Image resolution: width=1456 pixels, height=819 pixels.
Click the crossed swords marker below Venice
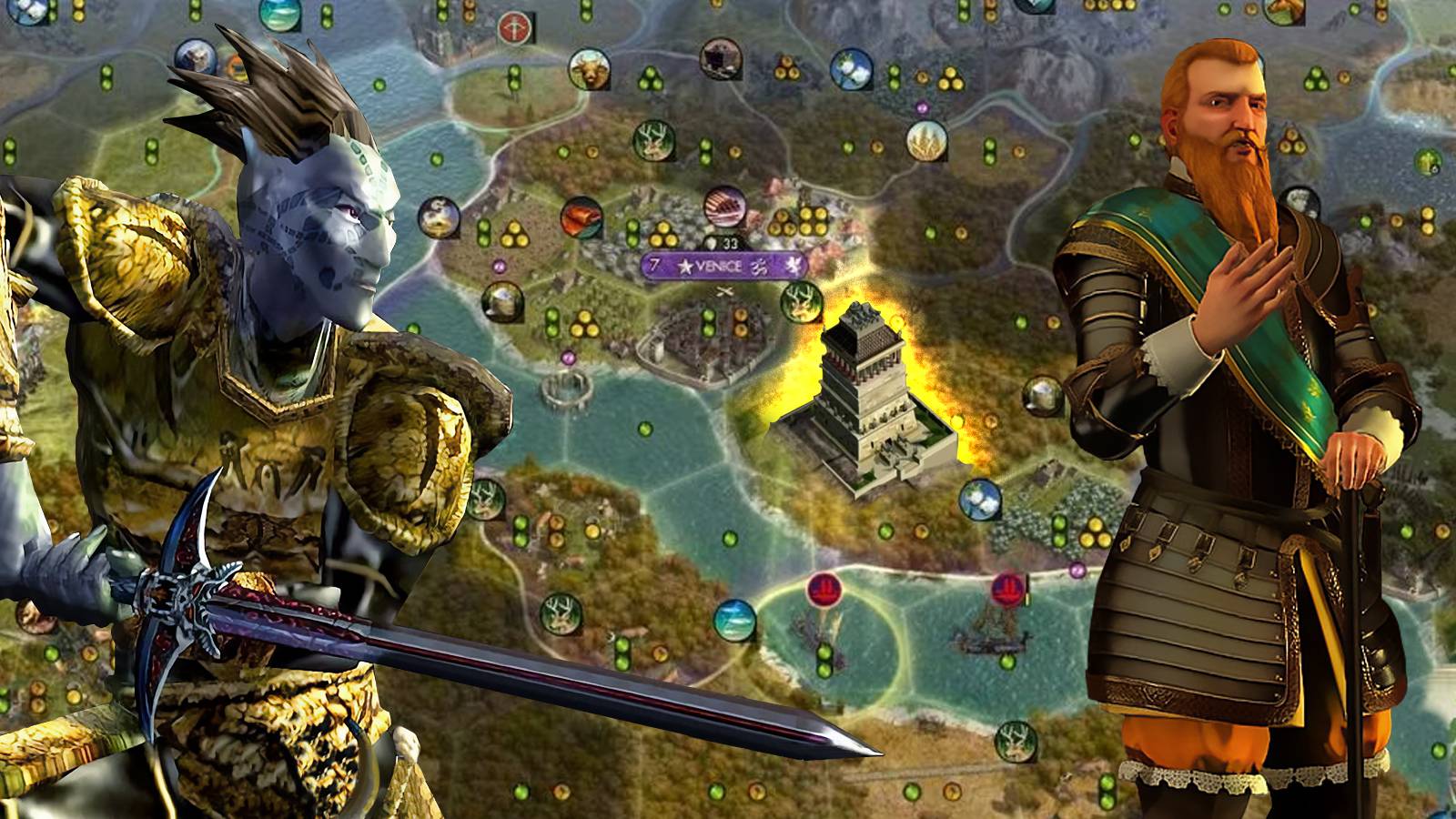pos(723,291)
